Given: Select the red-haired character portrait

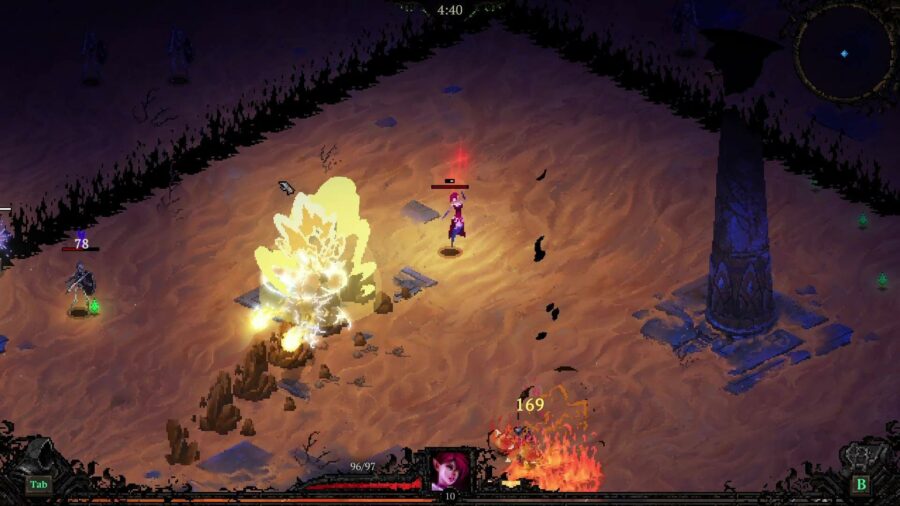Looking at the screenshot, I should 450,470.
